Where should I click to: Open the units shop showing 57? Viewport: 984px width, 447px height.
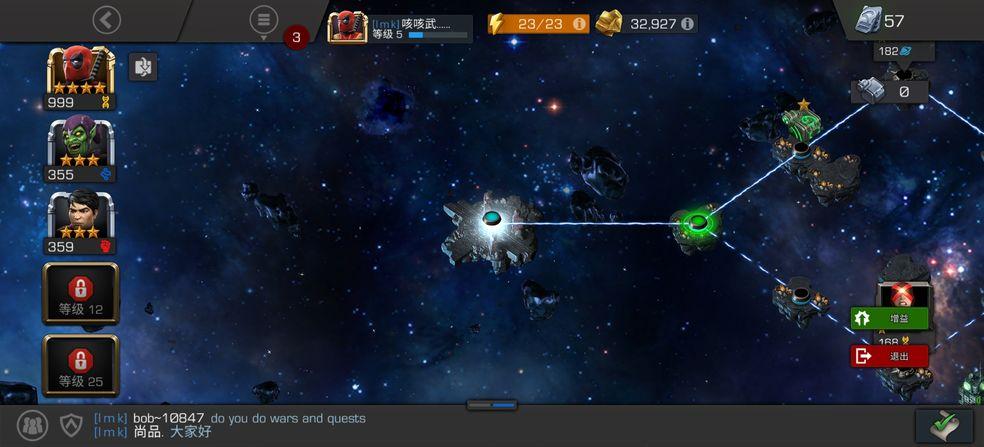[880, 20]
